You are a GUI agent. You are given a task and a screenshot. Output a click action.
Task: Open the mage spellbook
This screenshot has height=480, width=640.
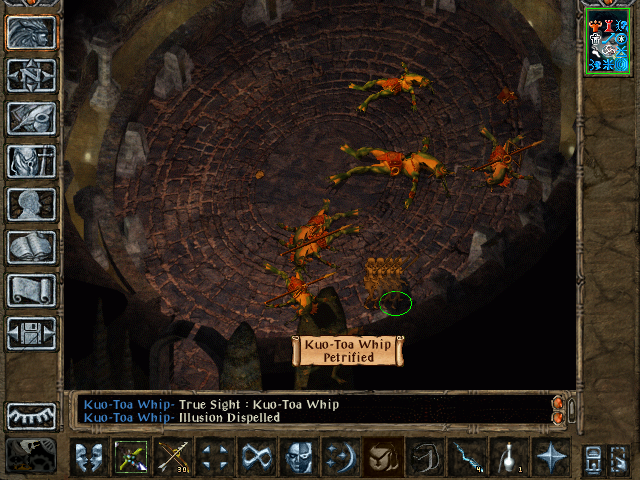(x=32, y=247)
